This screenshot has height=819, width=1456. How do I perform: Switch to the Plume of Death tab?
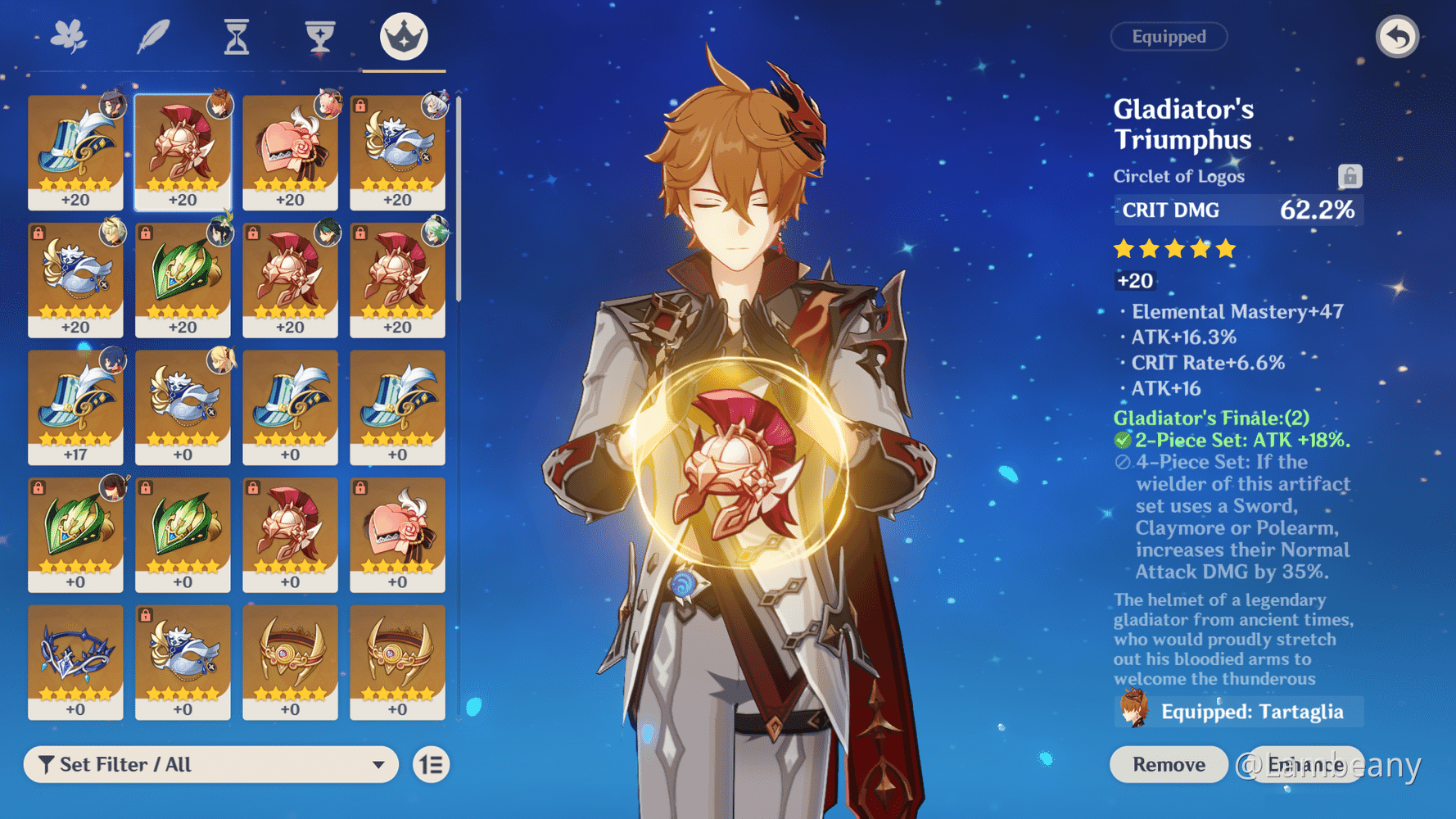pyautogui.click(x=155, y=36)
